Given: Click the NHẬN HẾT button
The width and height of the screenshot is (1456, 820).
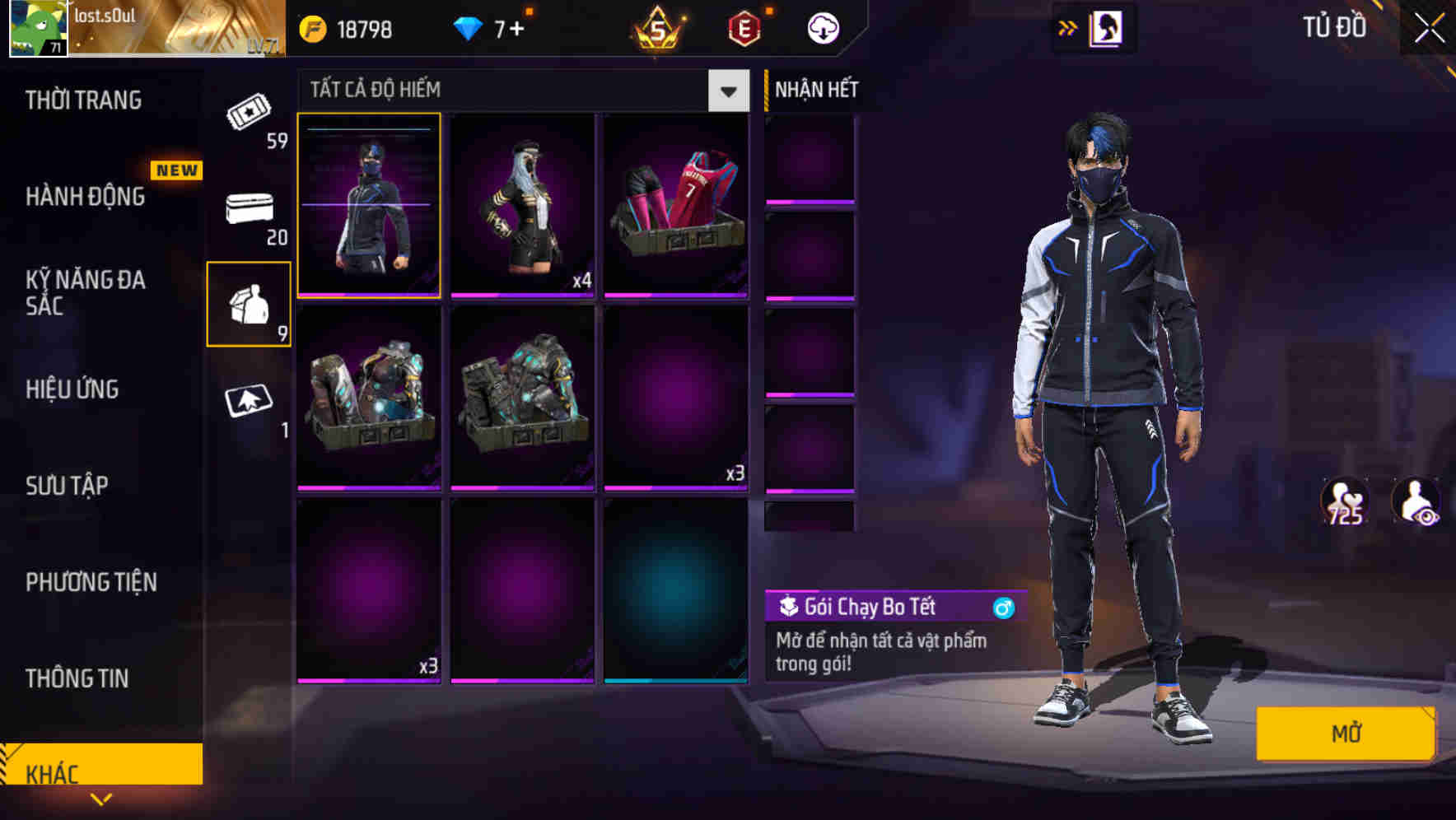Looking at the screenshot, I should [x=815, y=89].
